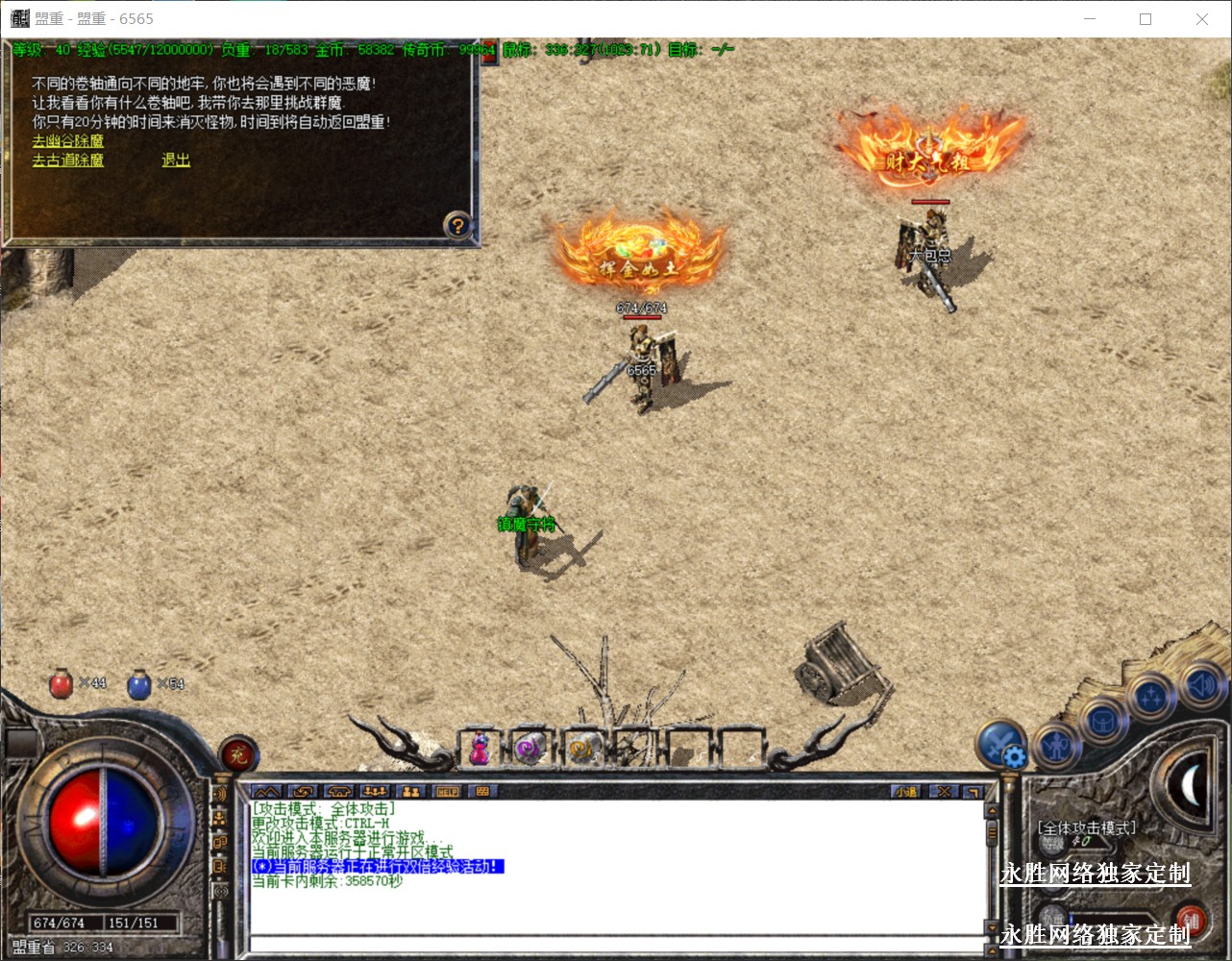Choose the 去幽谷除魔 dialogue option

point(67,141)
